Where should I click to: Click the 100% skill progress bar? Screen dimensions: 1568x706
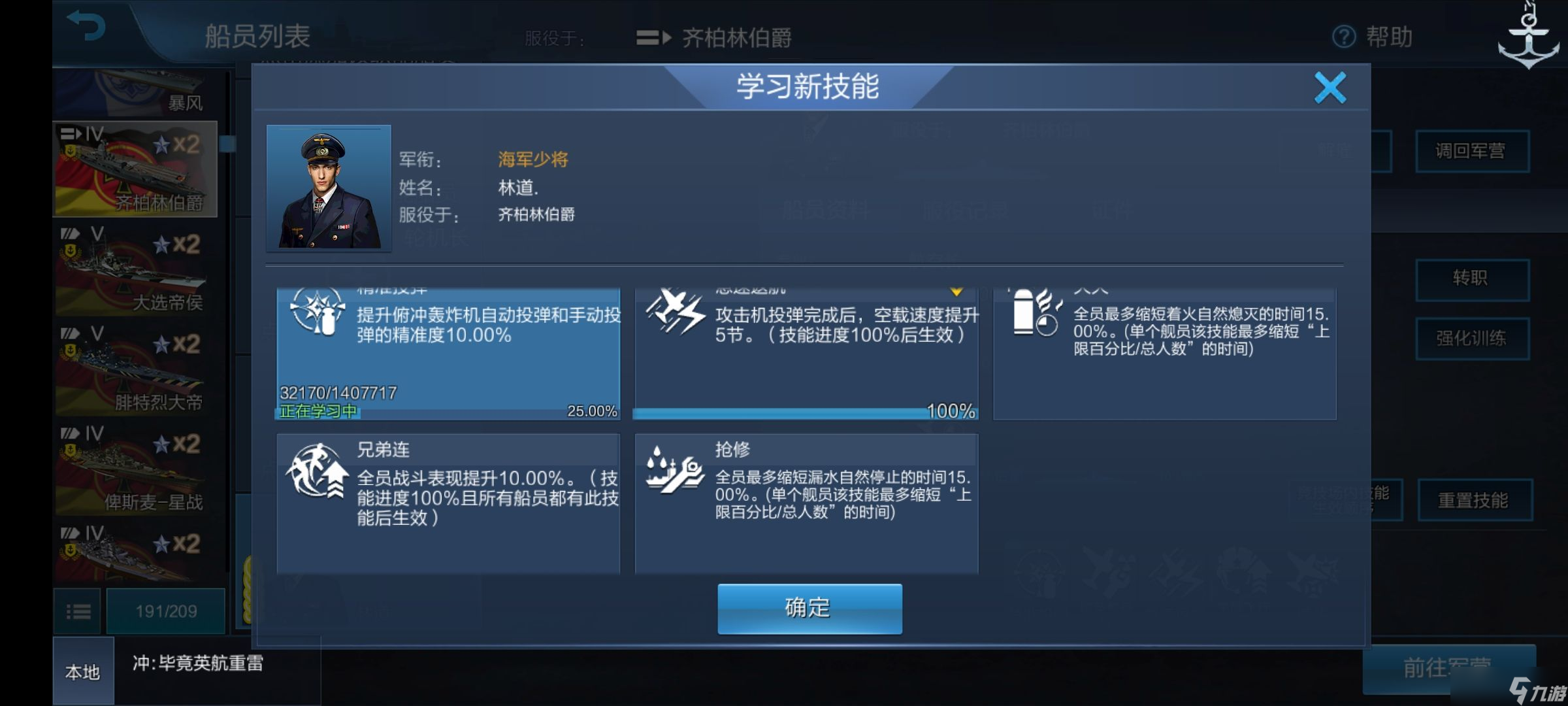coord(805,413)
